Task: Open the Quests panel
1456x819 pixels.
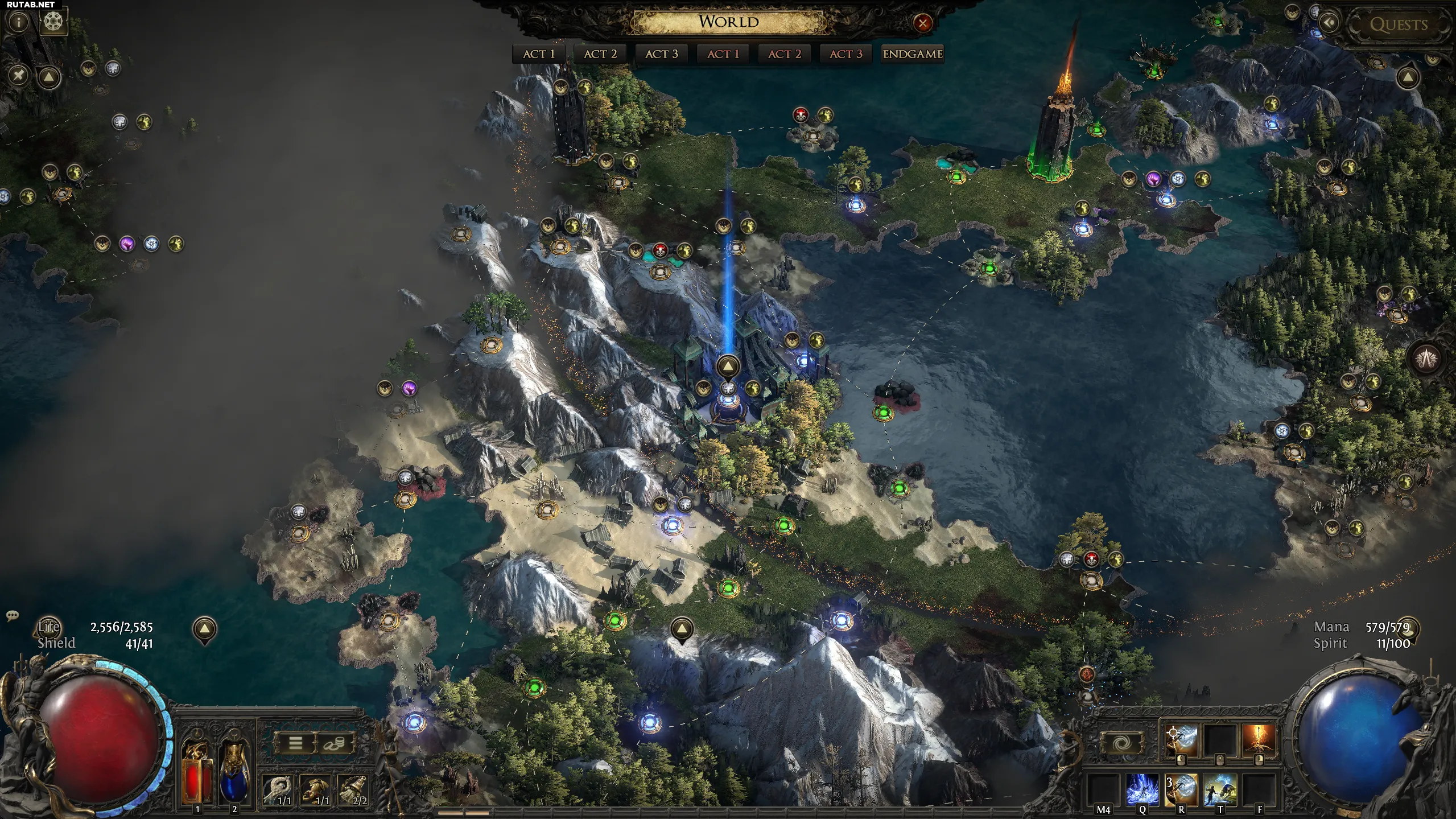Action: 1399,24
